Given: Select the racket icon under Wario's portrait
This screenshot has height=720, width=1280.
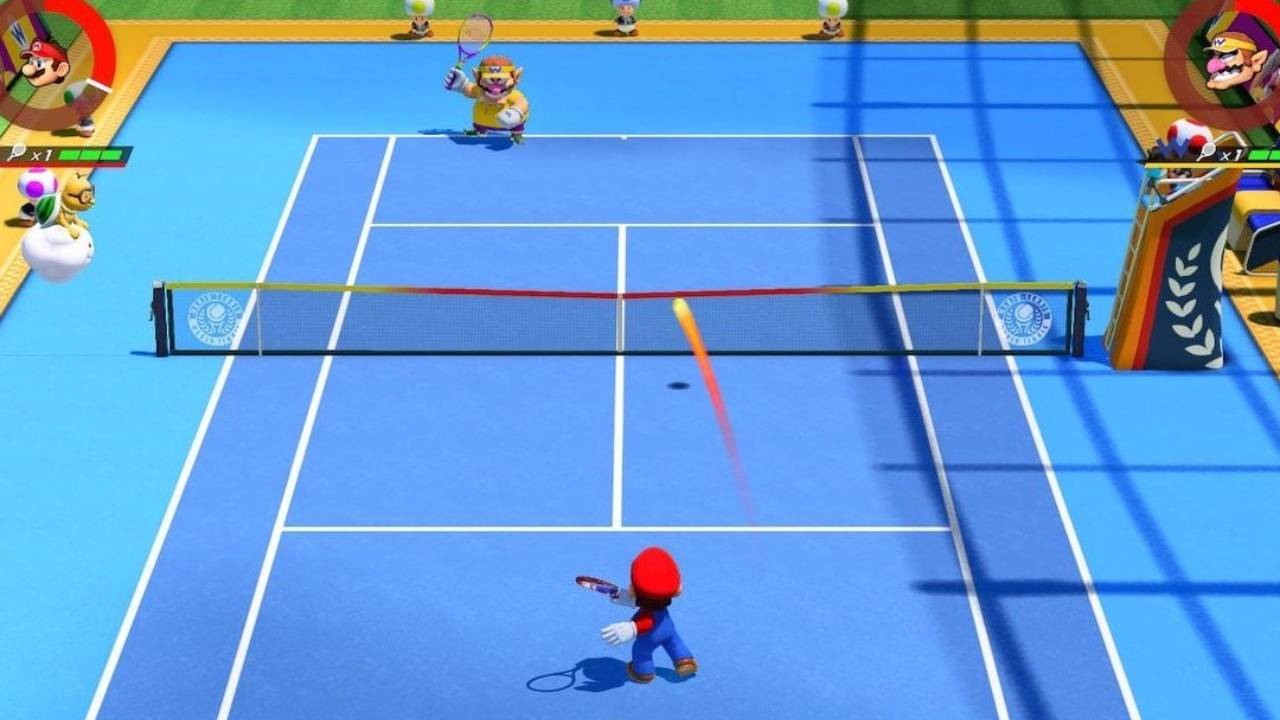Looking at the screenshot, I should (x=1207, y=153).
